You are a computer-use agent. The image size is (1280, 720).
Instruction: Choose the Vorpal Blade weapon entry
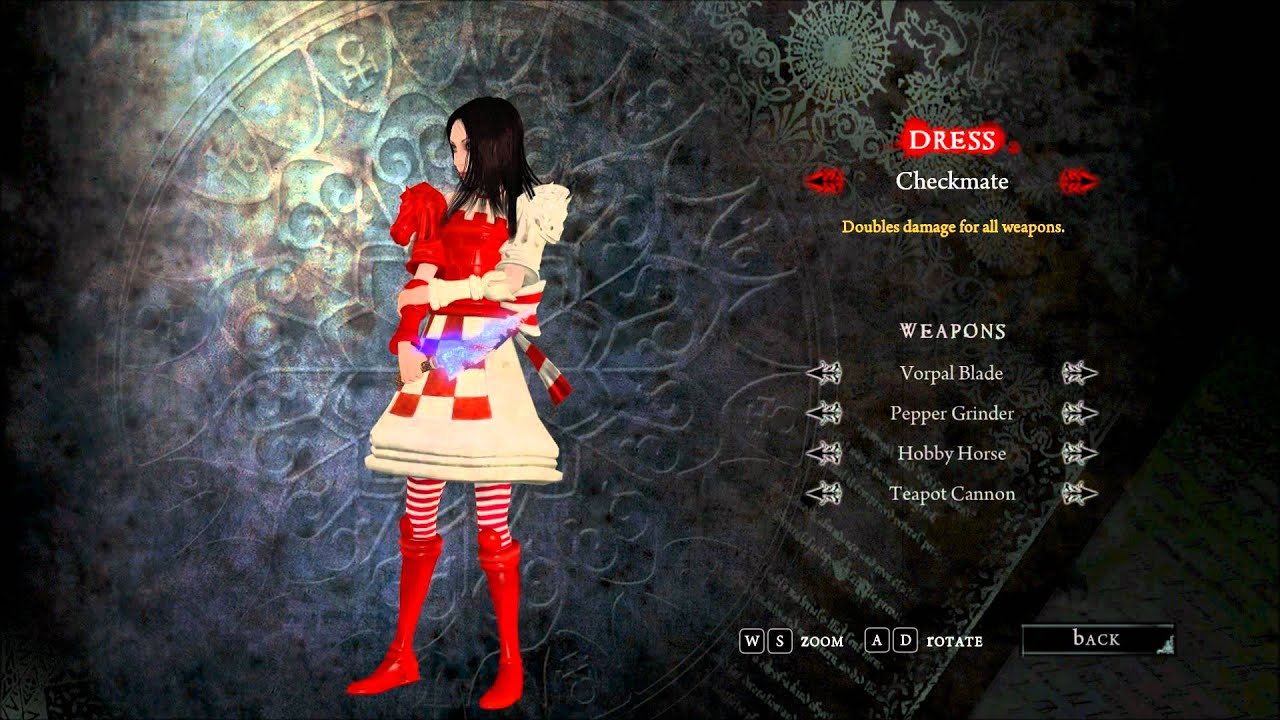951,373
